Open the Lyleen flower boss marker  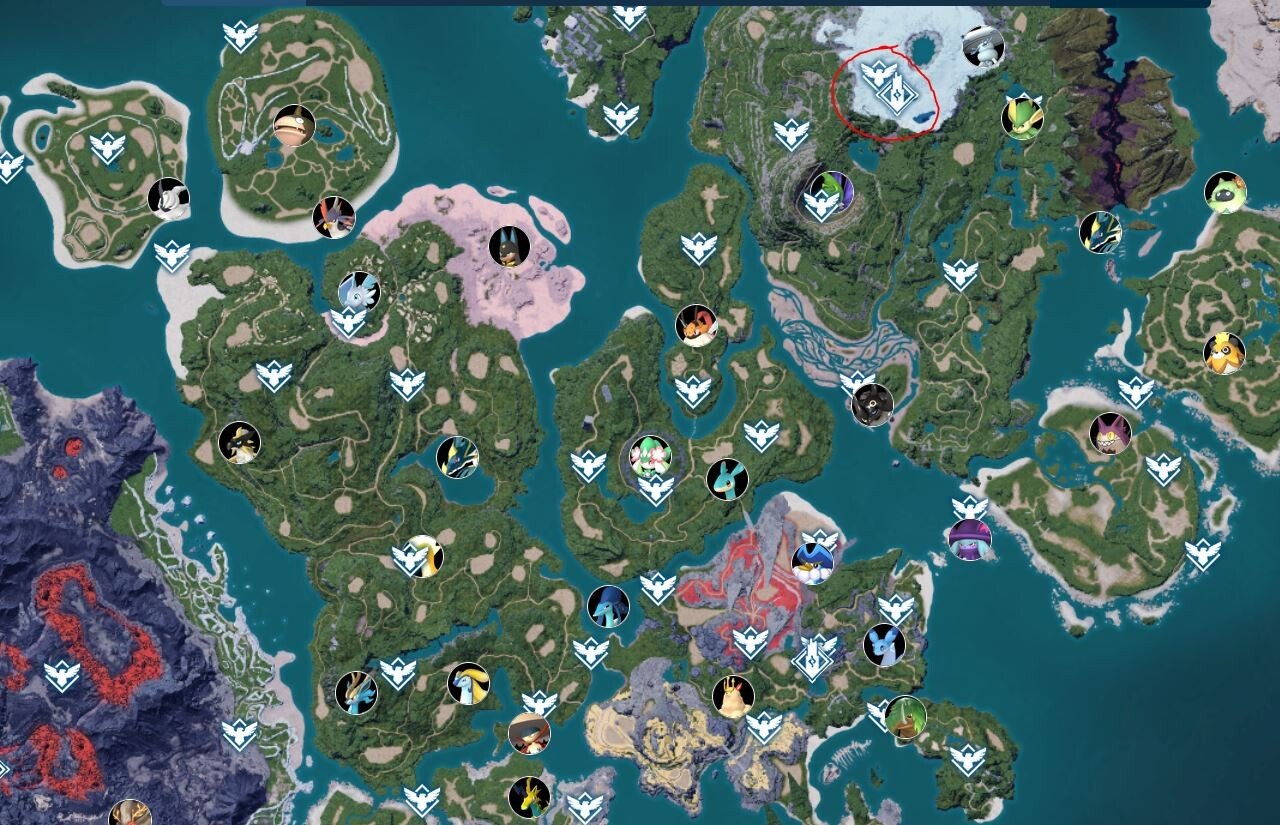click(650, 456)
